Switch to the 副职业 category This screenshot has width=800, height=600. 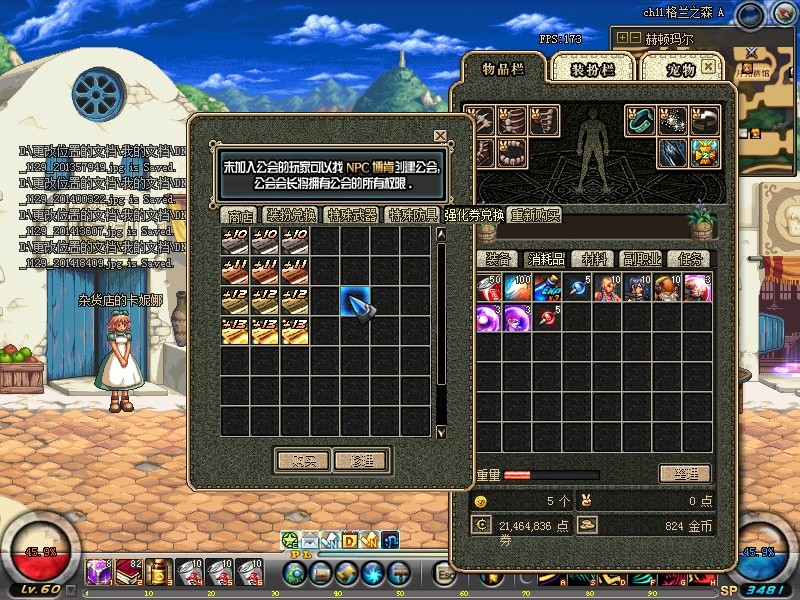tap(642, 259)
